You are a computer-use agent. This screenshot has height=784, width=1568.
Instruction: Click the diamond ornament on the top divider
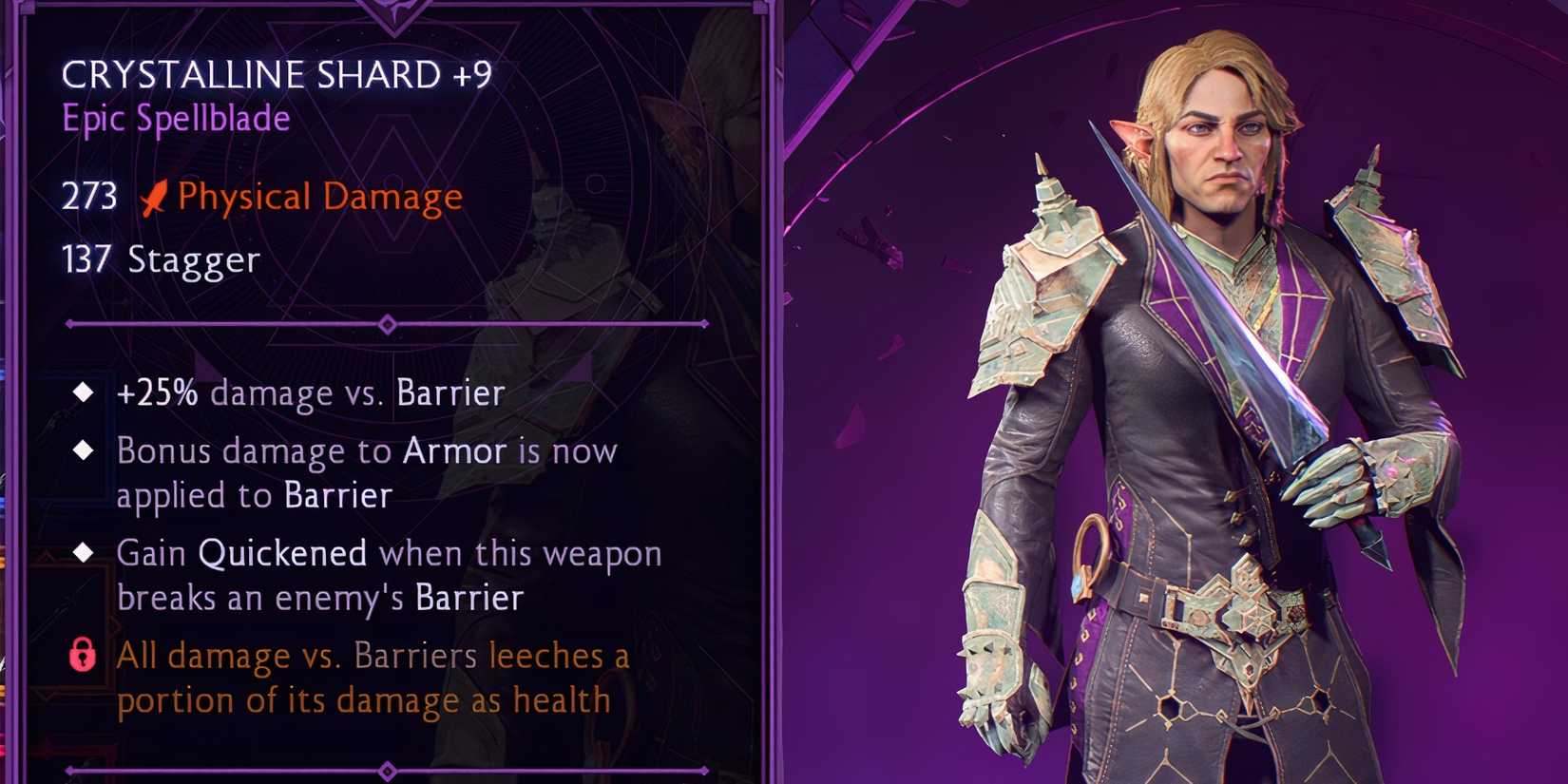coord(386,323)
